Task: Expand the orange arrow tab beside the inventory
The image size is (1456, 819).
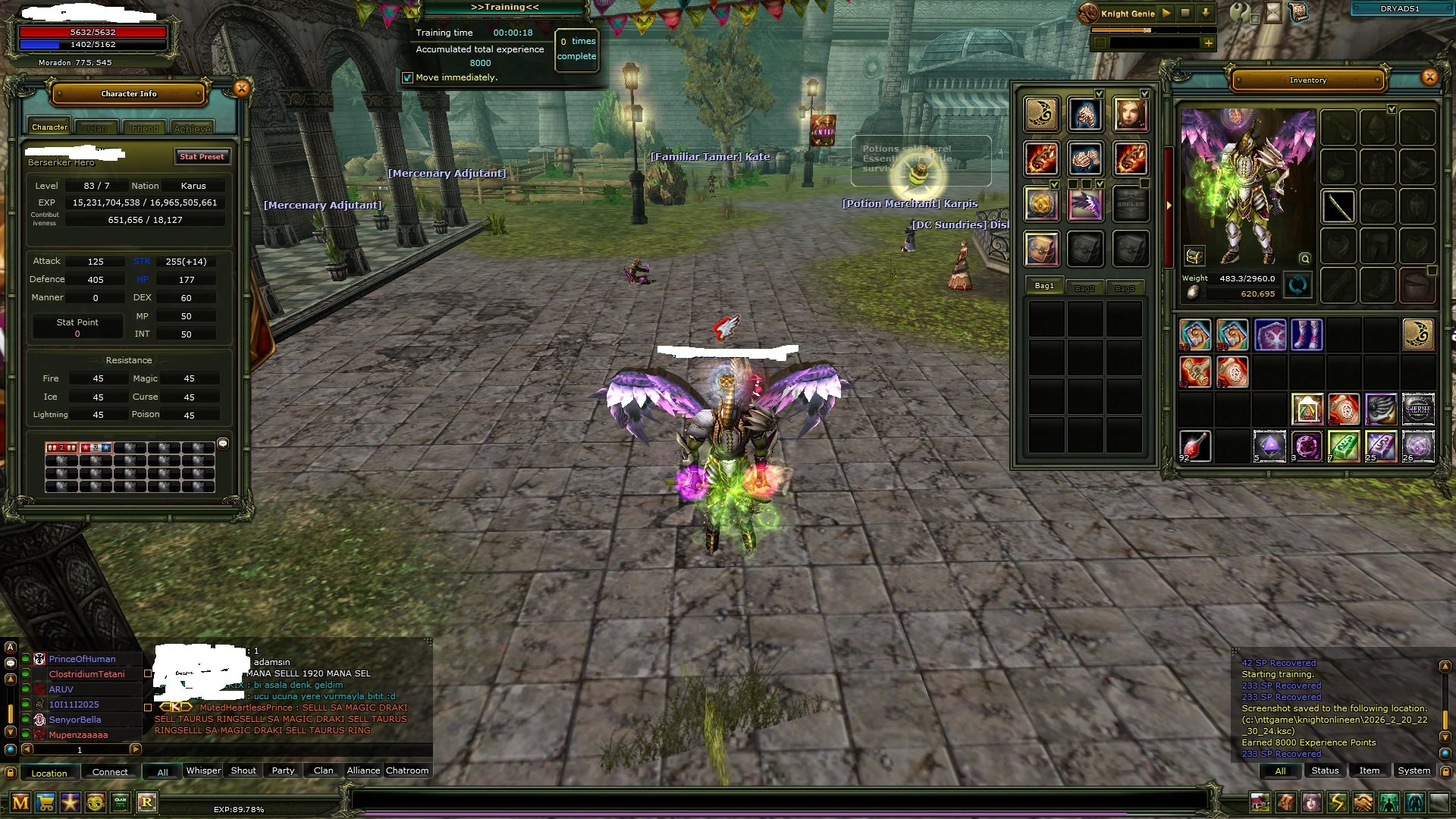Action: point(1168,206)
